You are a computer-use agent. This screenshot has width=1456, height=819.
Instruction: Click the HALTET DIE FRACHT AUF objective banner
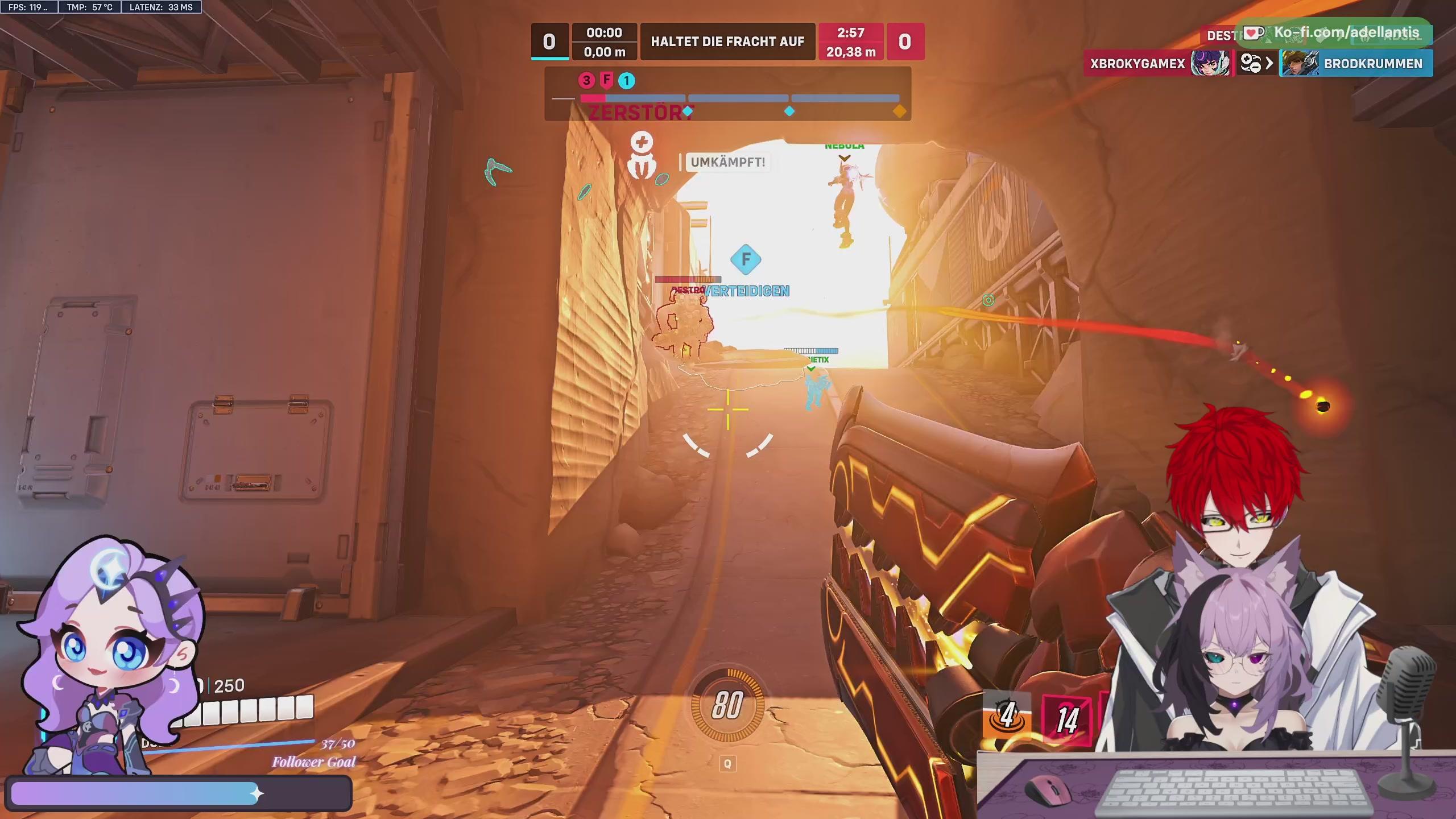[727, 42]
